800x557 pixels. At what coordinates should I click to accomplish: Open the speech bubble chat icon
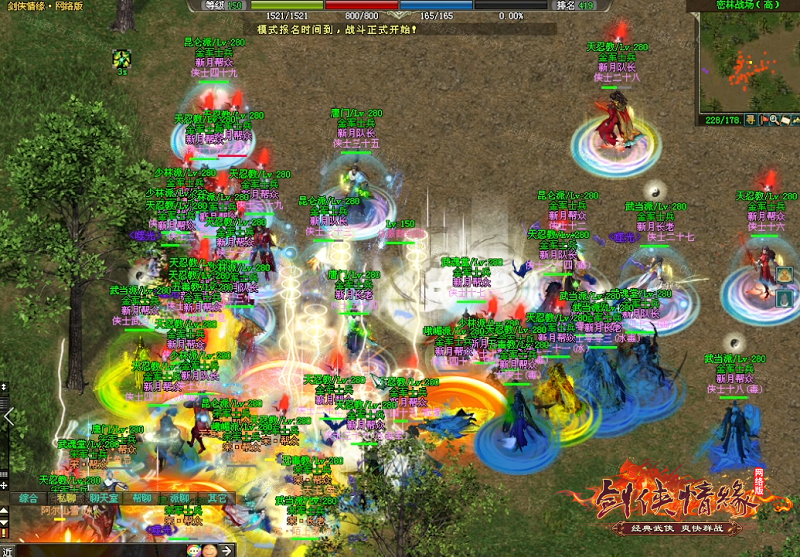pyautogui.click(x=193, y=550)
